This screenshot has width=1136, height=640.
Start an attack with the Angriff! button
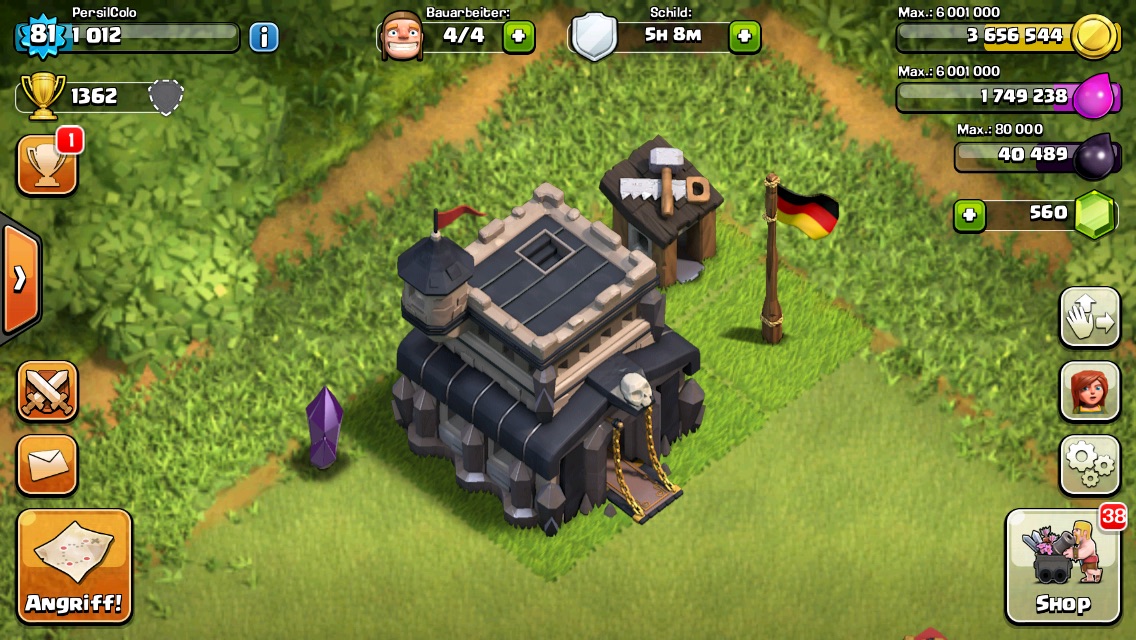(x=74, y=566)
